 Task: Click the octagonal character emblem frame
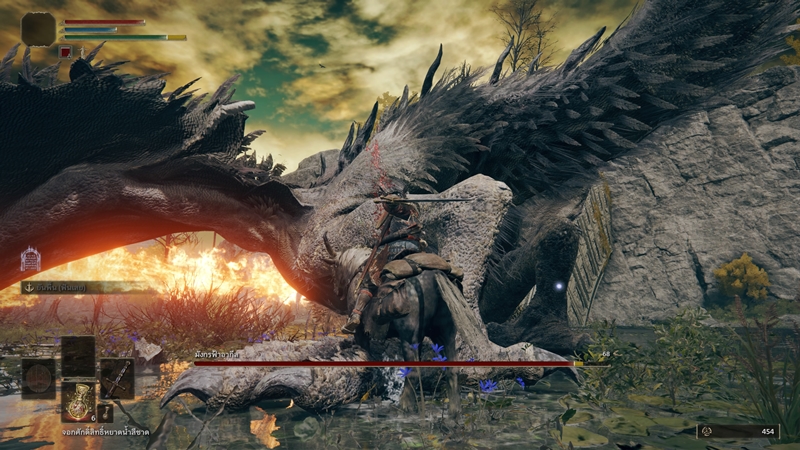tap(39, 29)
